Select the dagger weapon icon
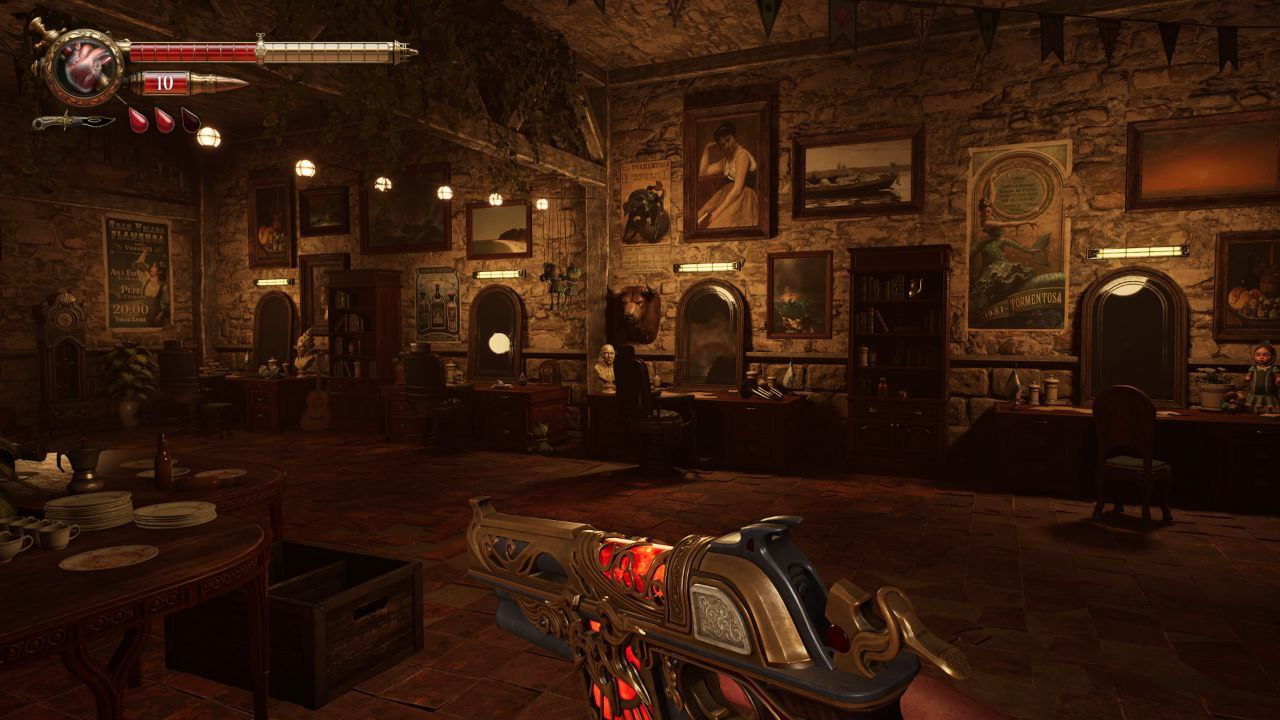1280x720 pixels. [x=72, y=122]
